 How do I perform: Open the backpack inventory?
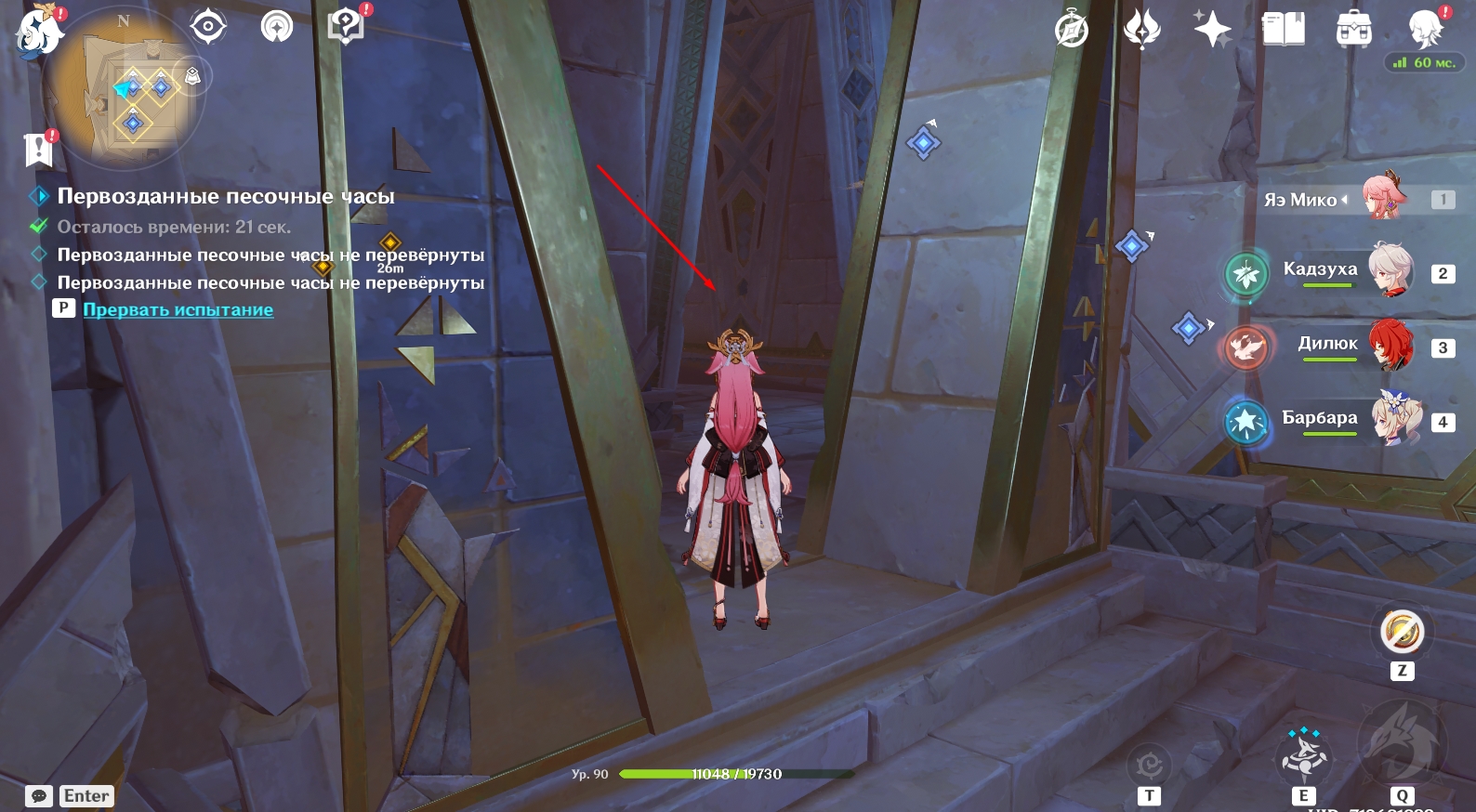1353,30
